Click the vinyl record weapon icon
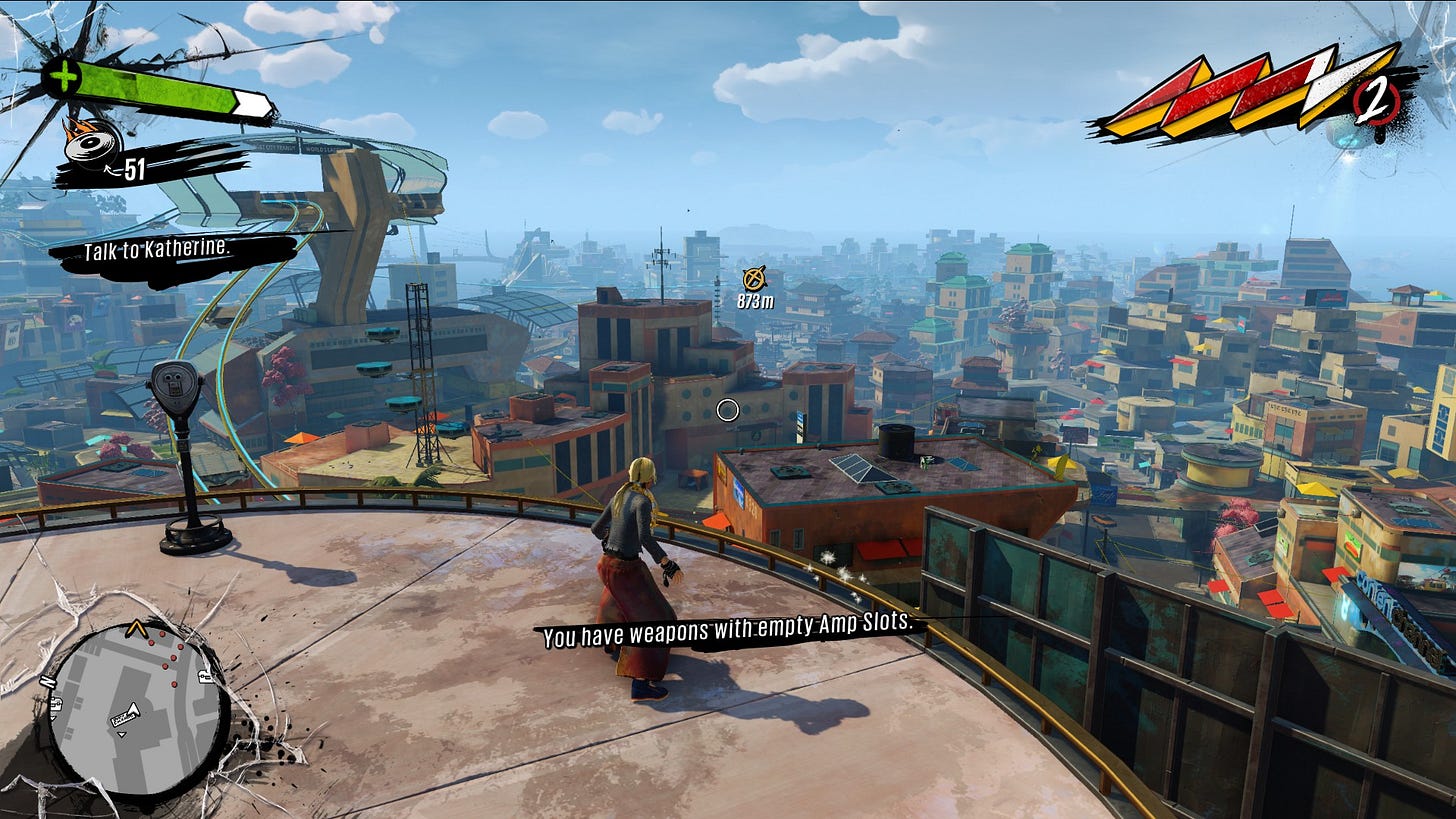The height and width of the screenshot is (819, 1456). point(92,145)
